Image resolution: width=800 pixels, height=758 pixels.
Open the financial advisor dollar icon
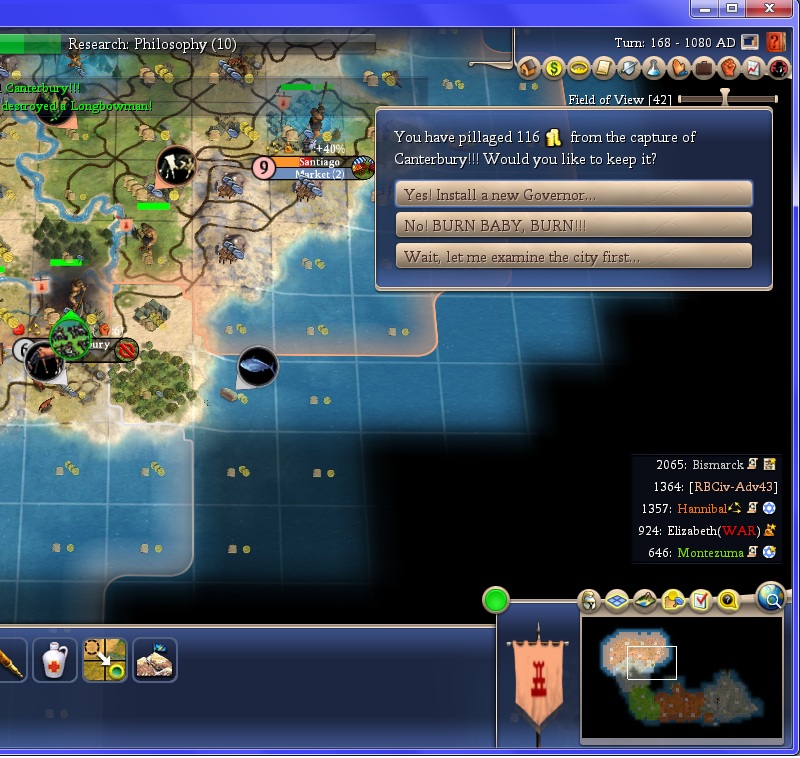pyautogui.click(x=554, y=68)
